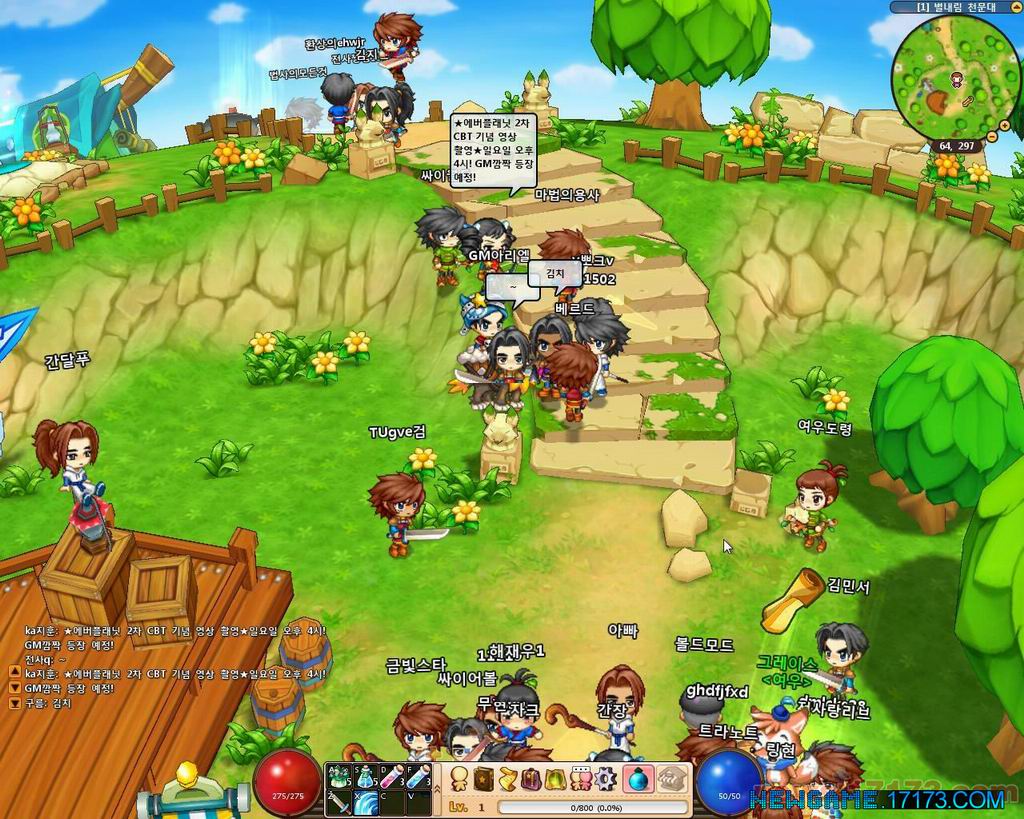Open the yellow scroll quest menu
Screen dimensions: 1024x819
[509, 777]
